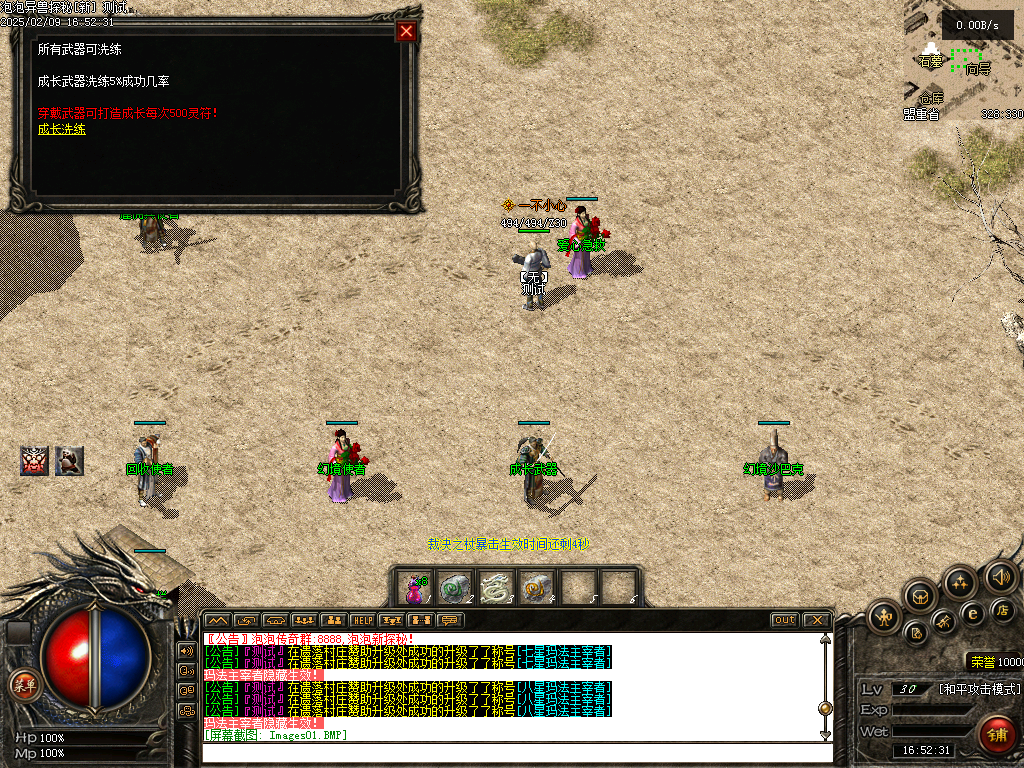This screenshot has width=1024, height=768.
Task: Choose the 成长洗练 dialogue link
Action: [x=62, y=129]
